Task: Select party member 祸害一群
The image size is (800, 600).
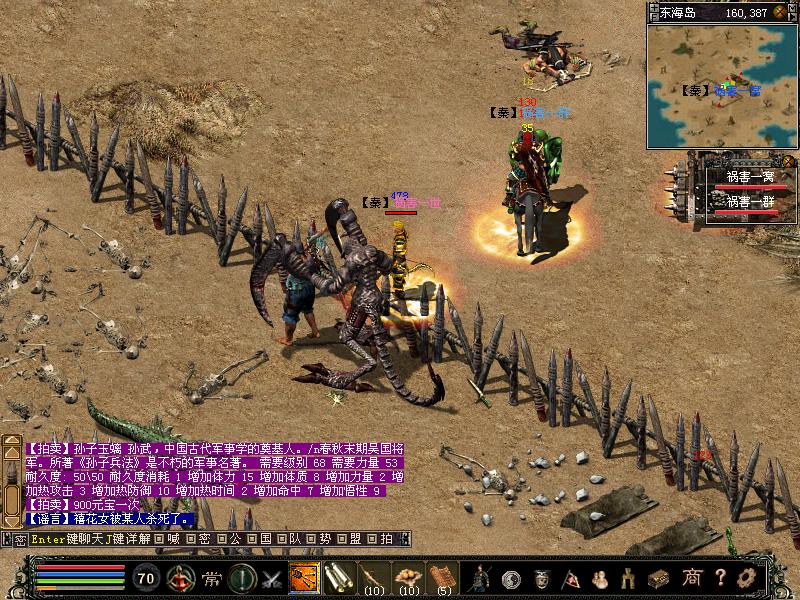Action: (749, 201)
